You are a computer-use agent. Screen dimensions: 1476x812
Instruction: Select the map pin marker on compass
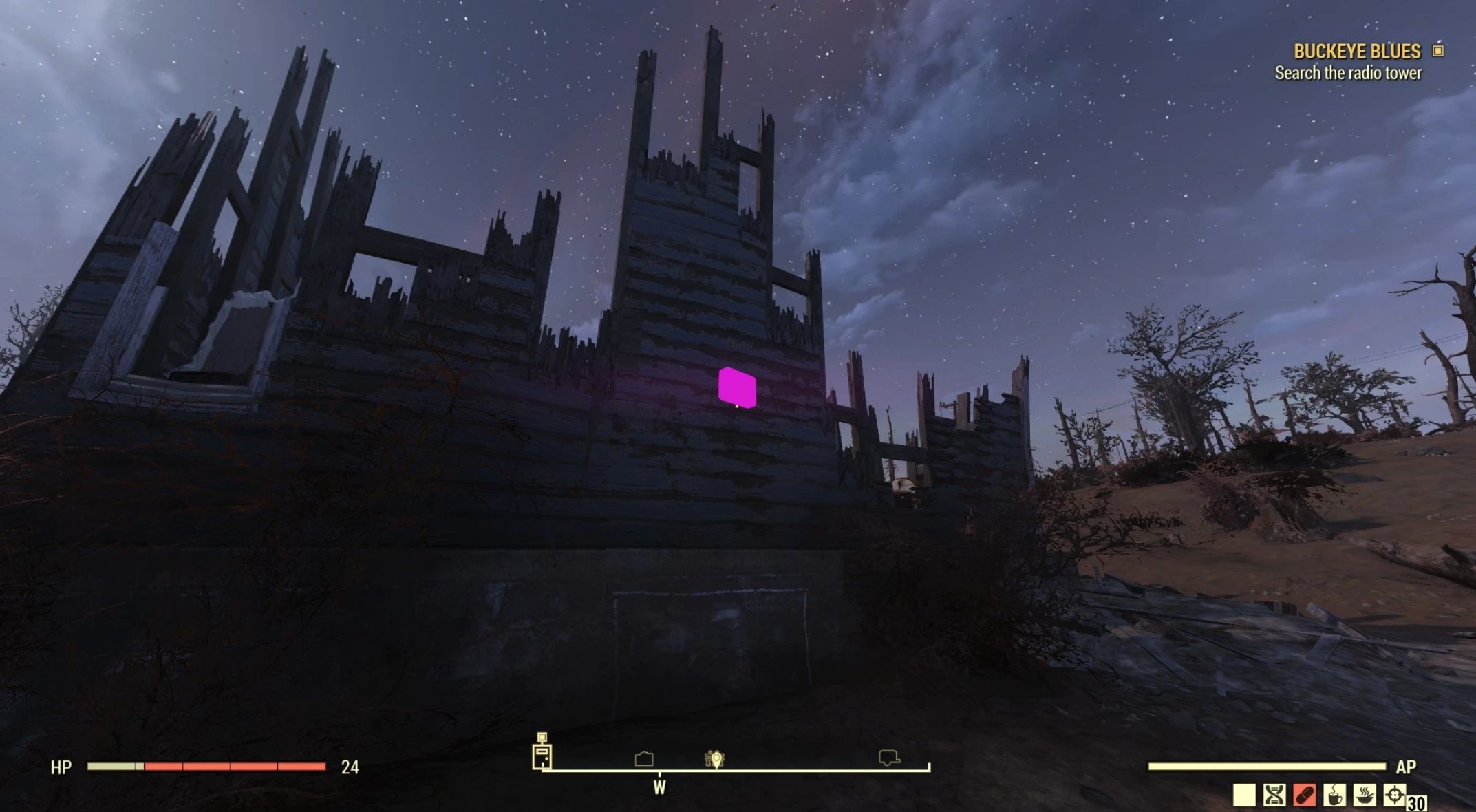click(x=715, y=759)
